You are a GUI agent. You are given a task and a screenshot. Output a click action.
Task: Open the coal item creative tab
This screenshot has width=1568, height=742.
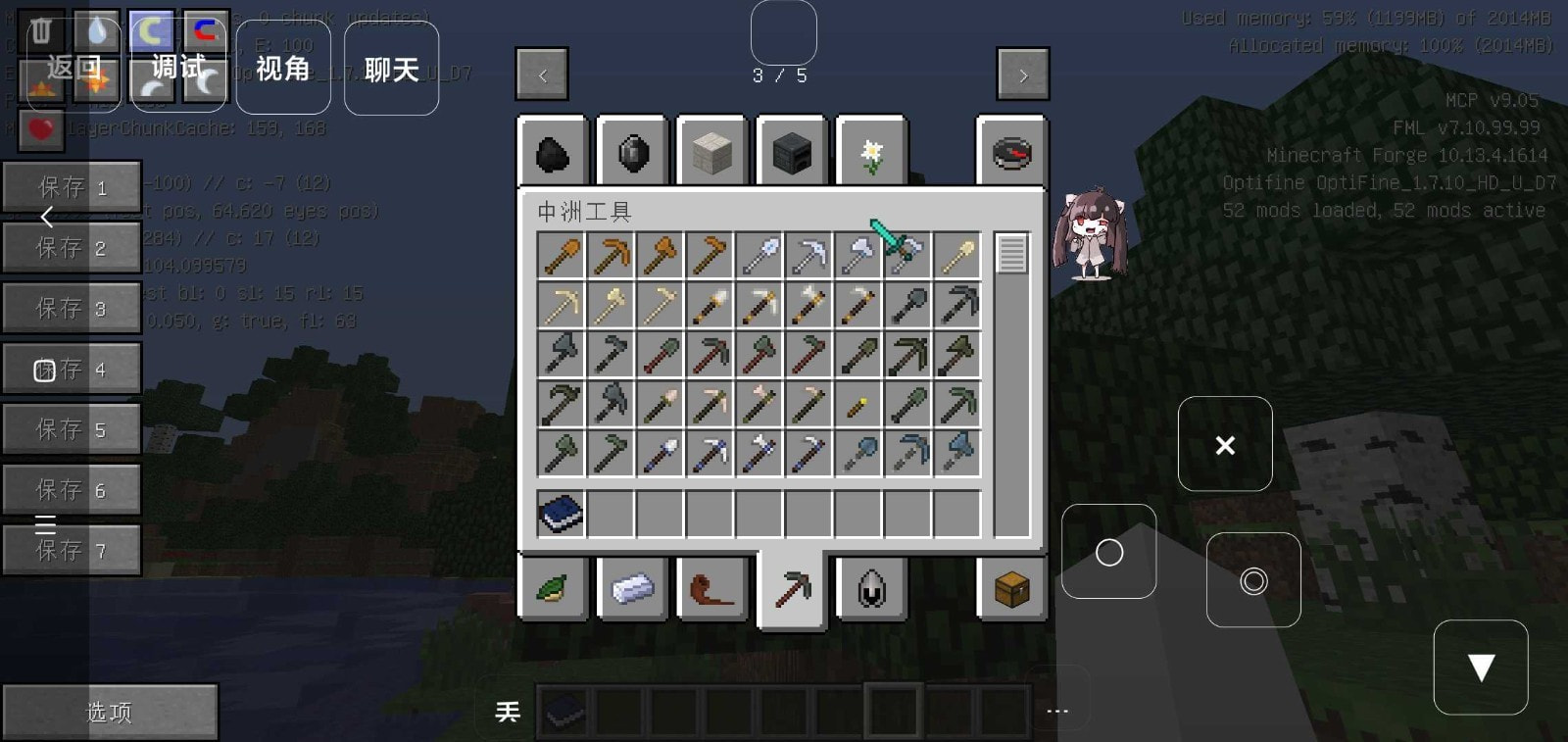tap(553, 153)
